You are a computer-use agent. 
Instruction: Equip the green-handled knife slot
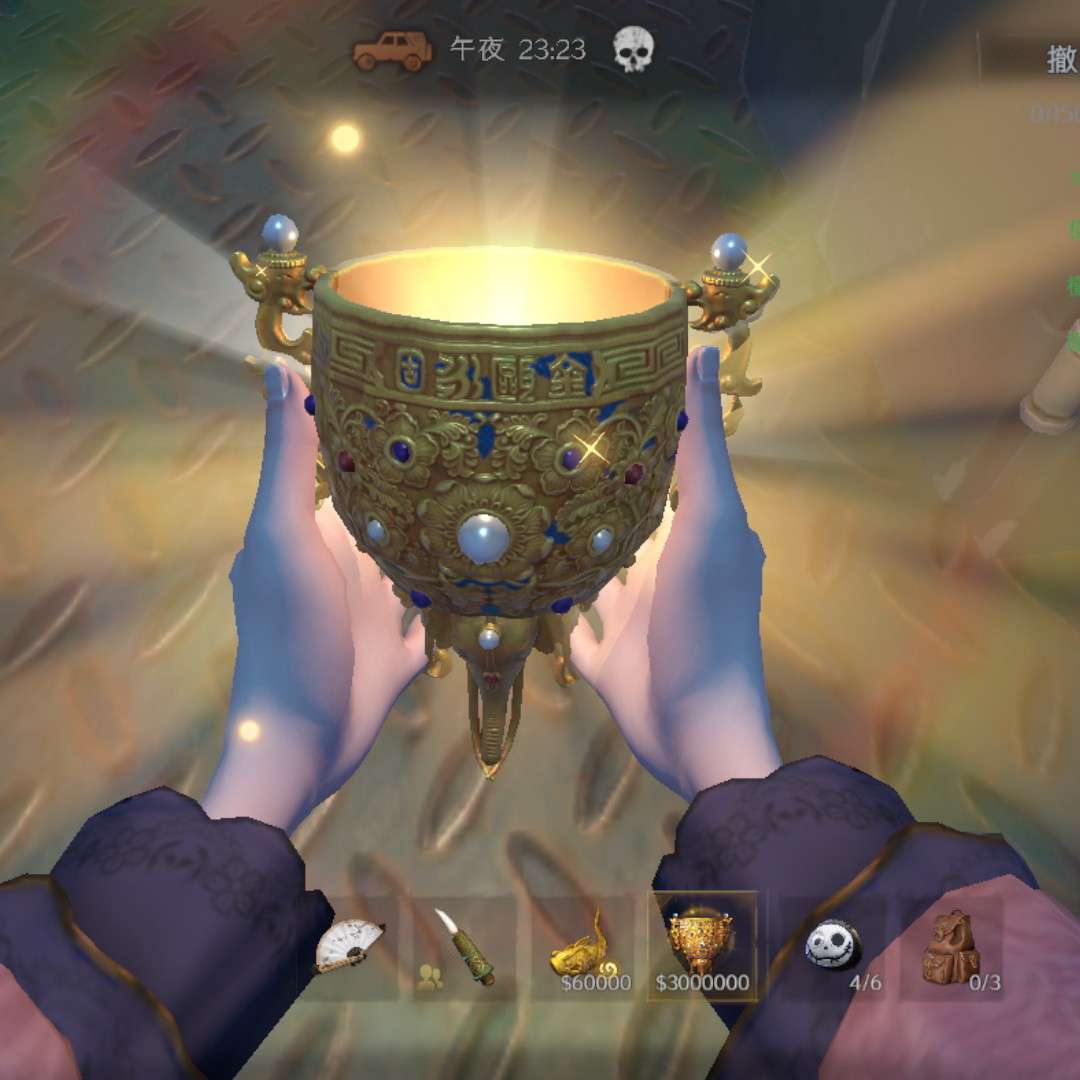point(465,946)
